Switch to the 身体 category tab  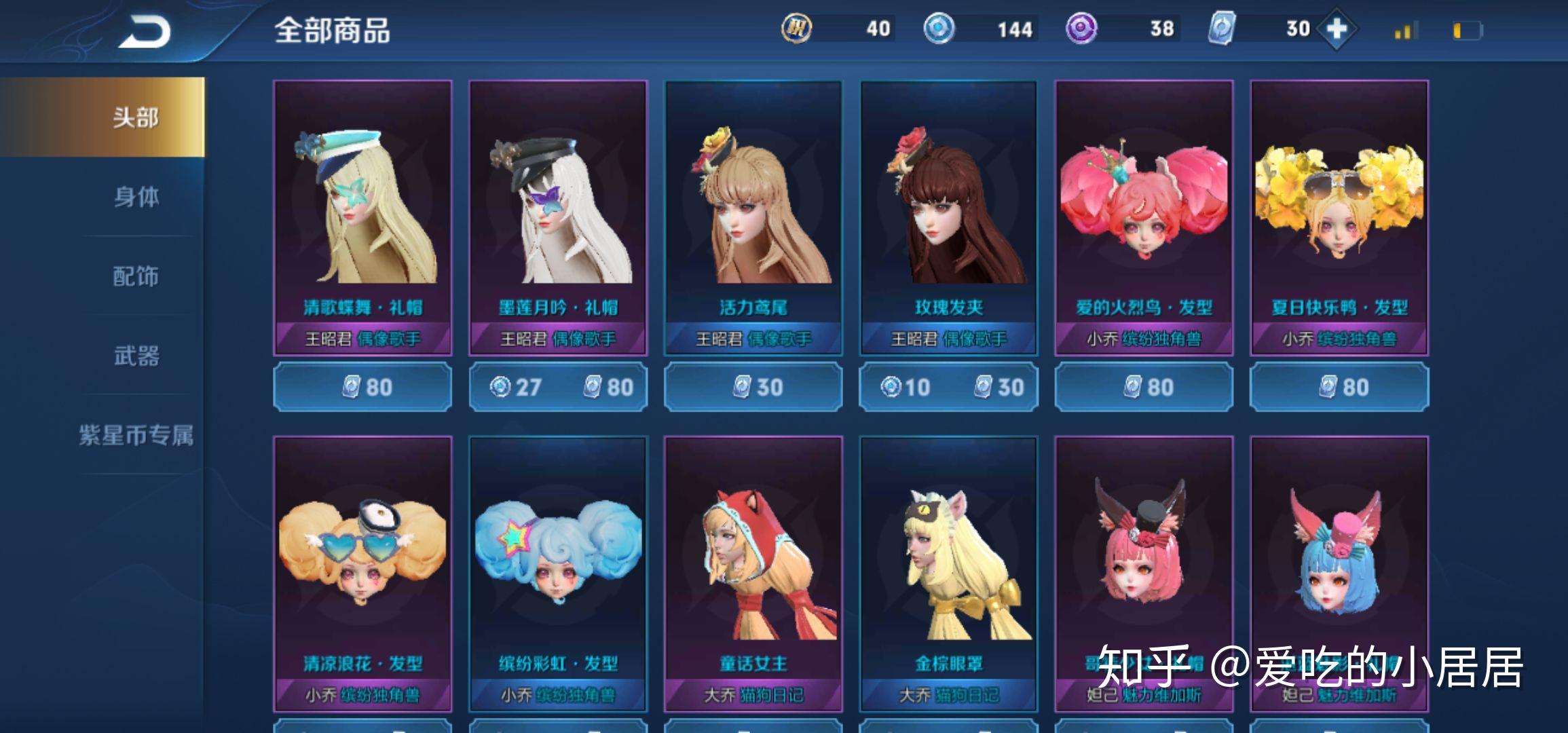136,197
